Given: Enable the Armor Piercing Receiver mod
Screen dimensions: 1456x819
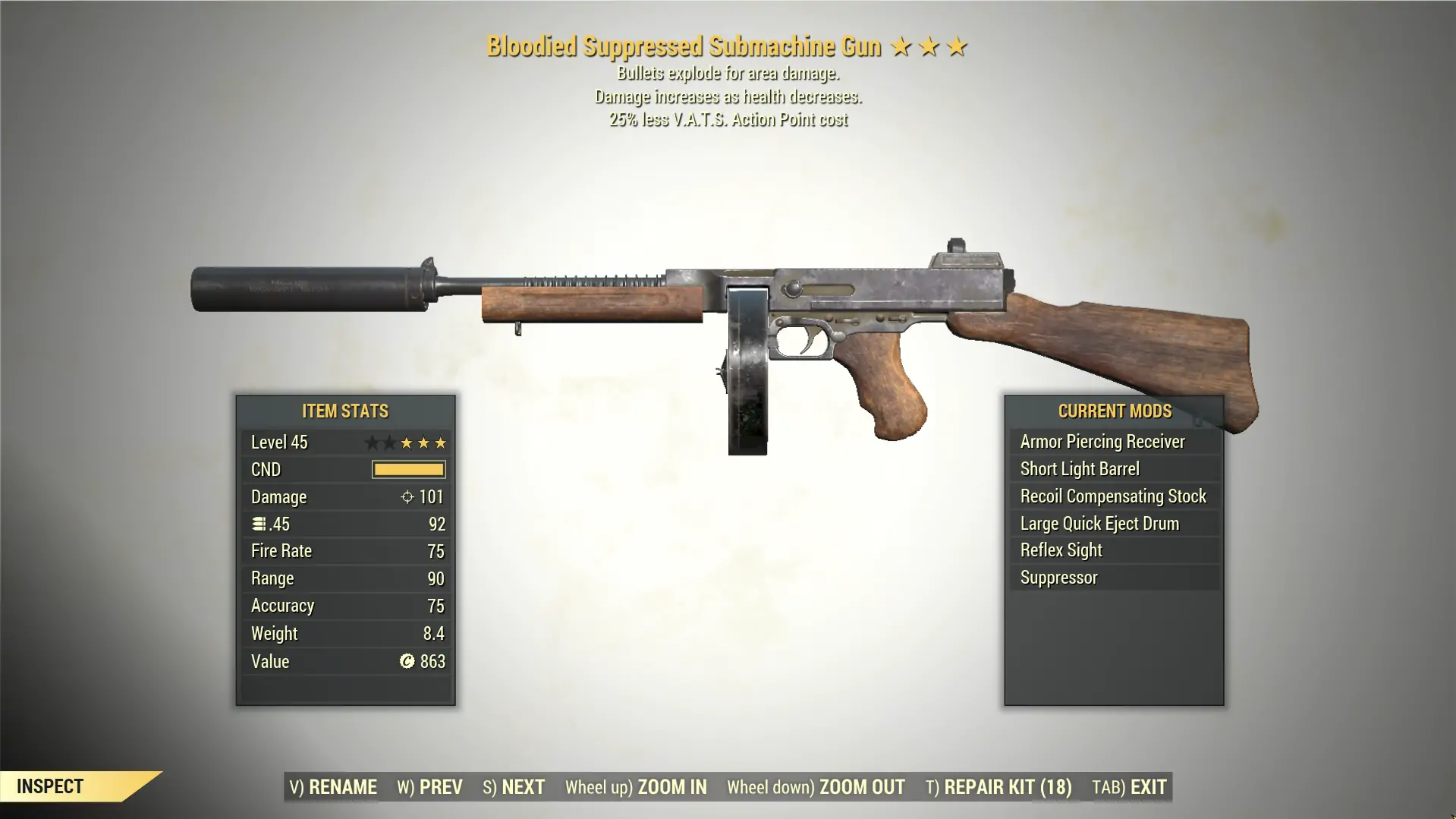Looking at the screenshot, I should click(x=1102, y=441).
